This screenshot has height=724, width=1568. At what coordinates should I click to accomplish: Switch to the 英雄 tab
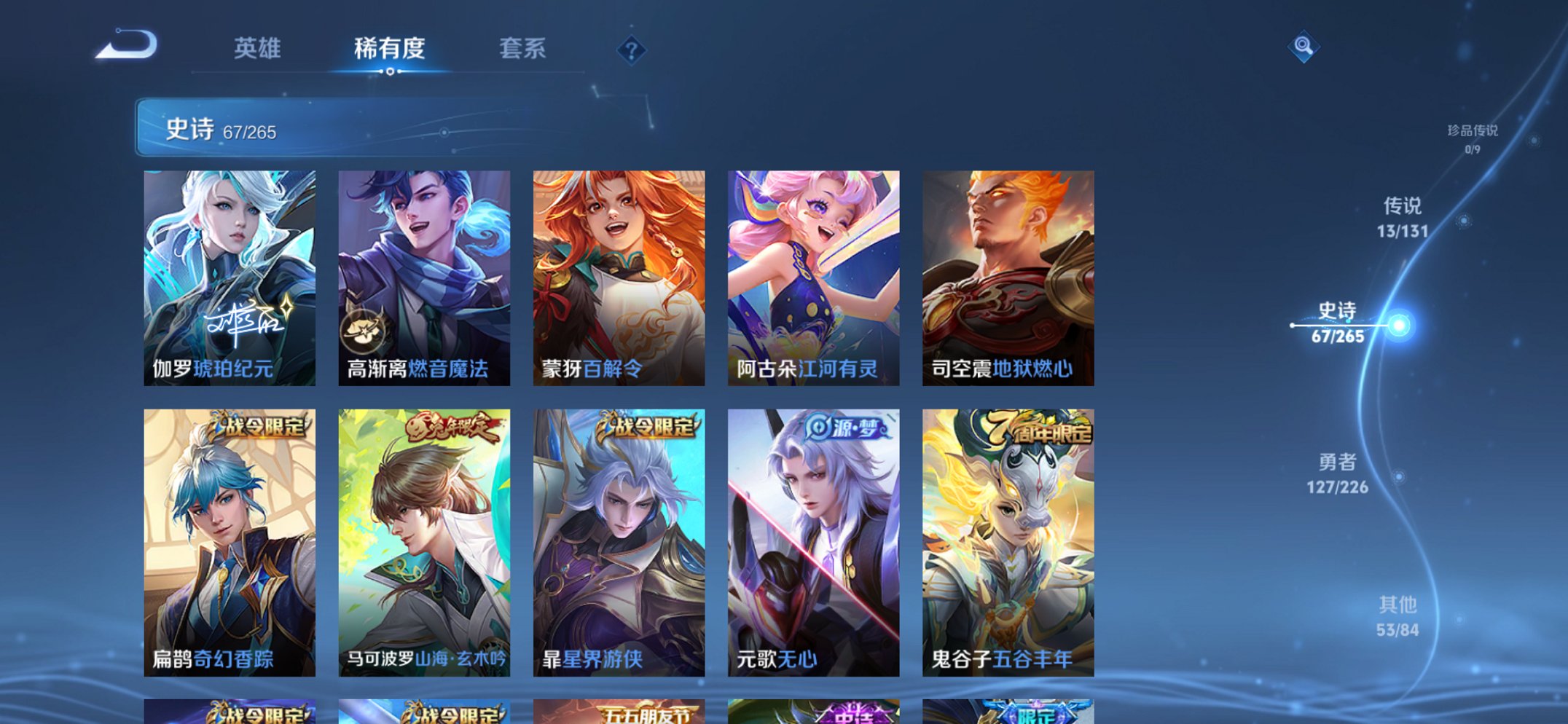point(259,49)
